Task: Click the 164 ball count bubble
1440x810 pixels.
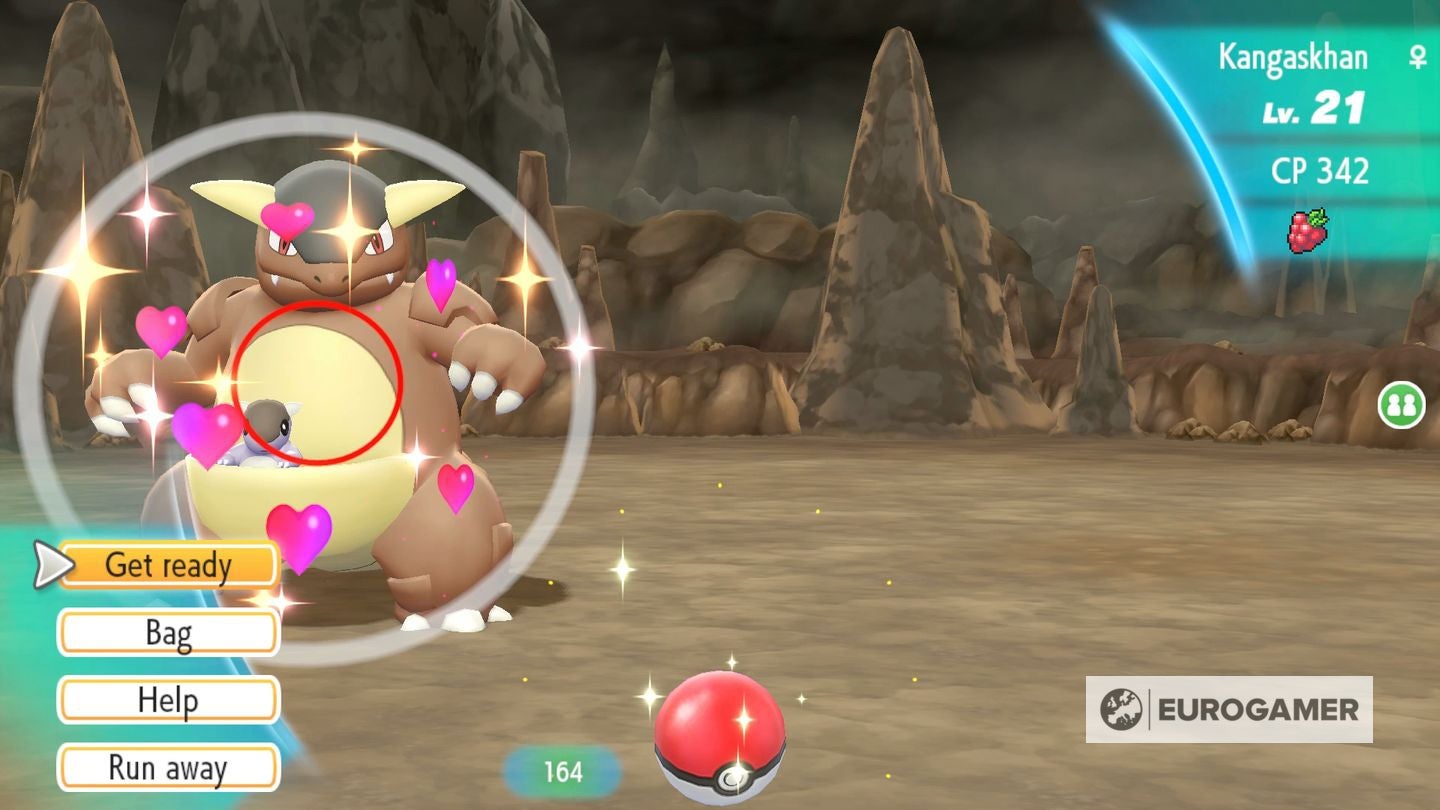Action: [x=563, y=771]
